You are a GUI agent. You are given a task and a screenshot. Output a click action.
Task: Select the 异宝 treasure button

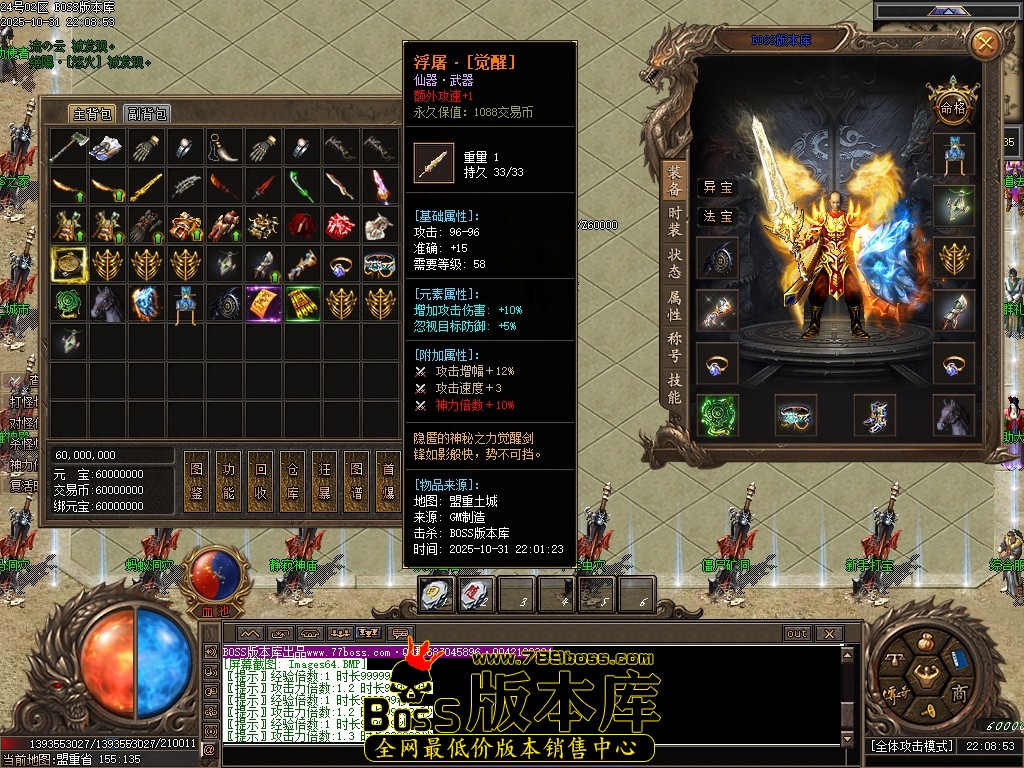pyautogui.click(x=717, y=187)
